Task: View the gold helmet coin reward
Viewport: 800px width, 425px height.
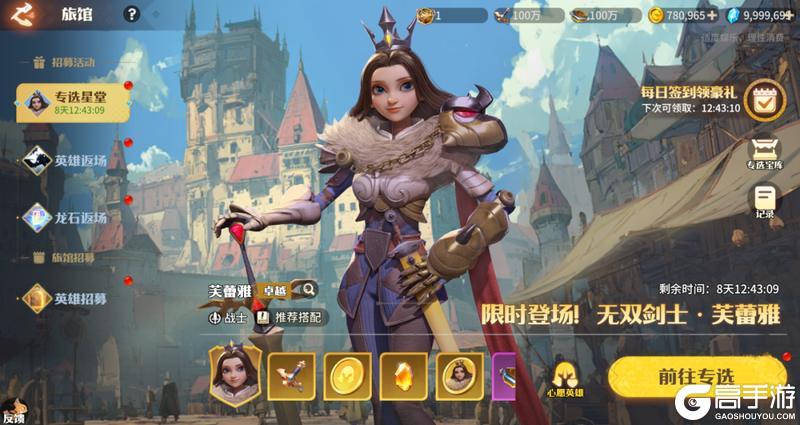Action: pyautogui.click(x=348, y=375)
